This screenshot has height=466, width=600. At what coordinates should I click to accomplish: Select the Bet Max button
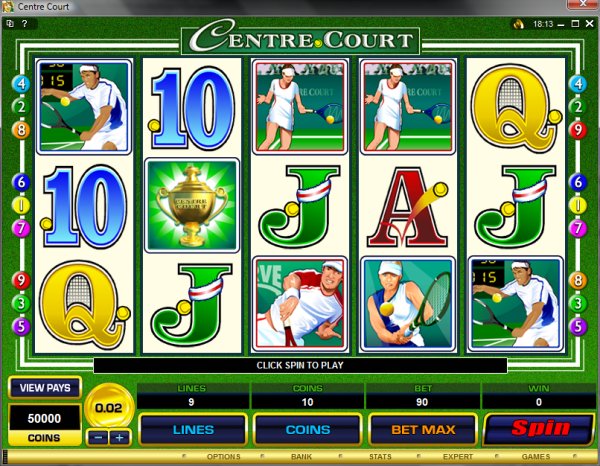tap(423, 430)
